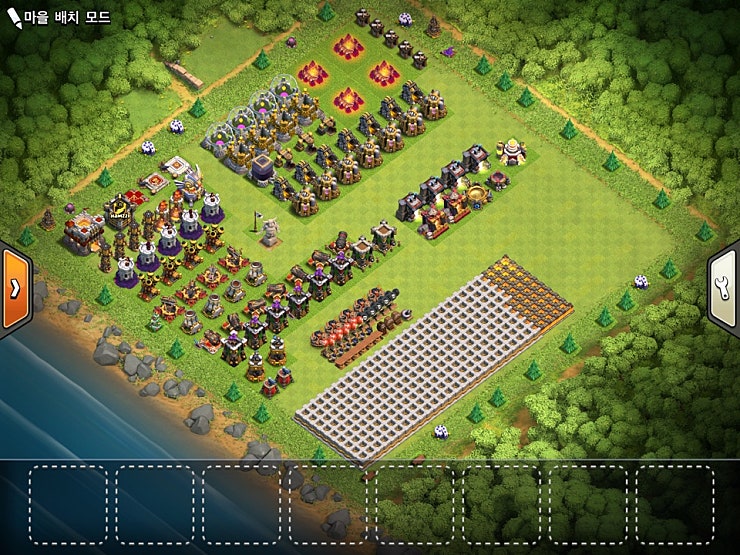Image resolution: width=740 pixels, height=555 pixels.
Task: Click the orange arrow button
Action: pyautogui.click(x=15, y=288)
